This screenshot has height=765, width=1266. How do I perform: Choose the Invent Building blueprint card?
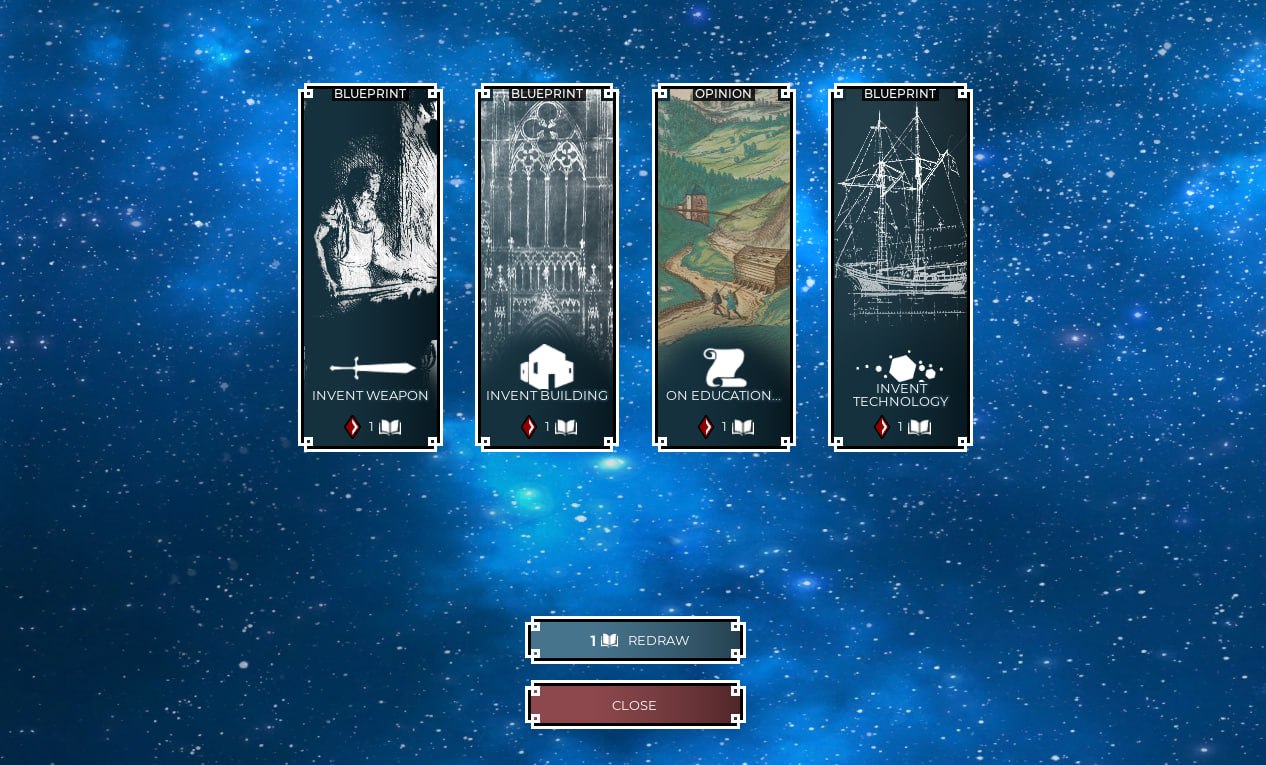tap(547, 267)
